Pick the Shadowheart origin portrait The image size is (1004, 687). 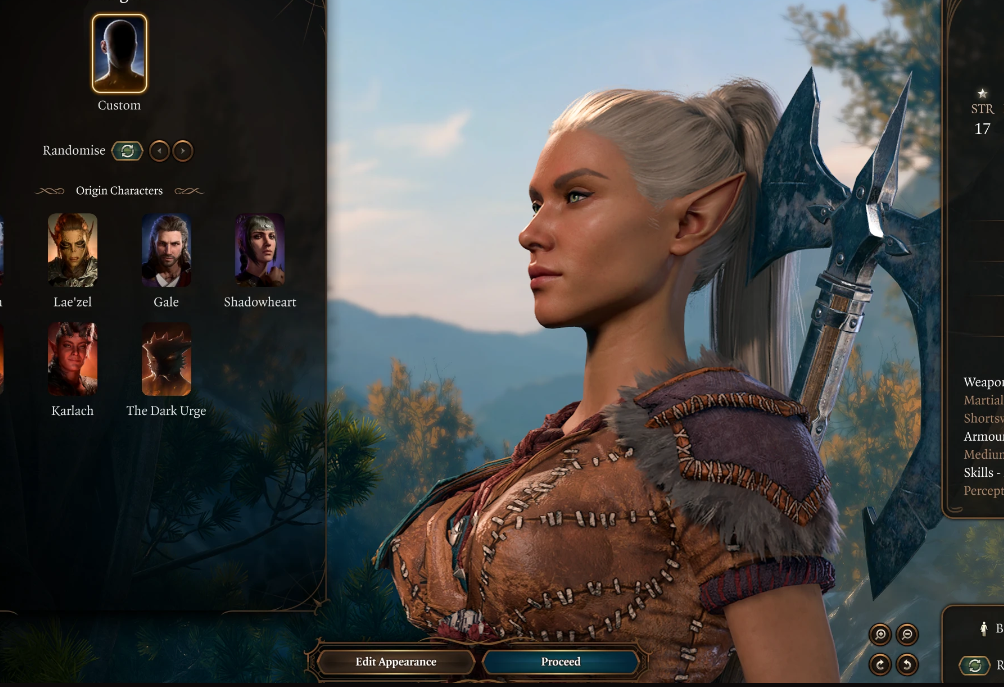tap(260, 250)
